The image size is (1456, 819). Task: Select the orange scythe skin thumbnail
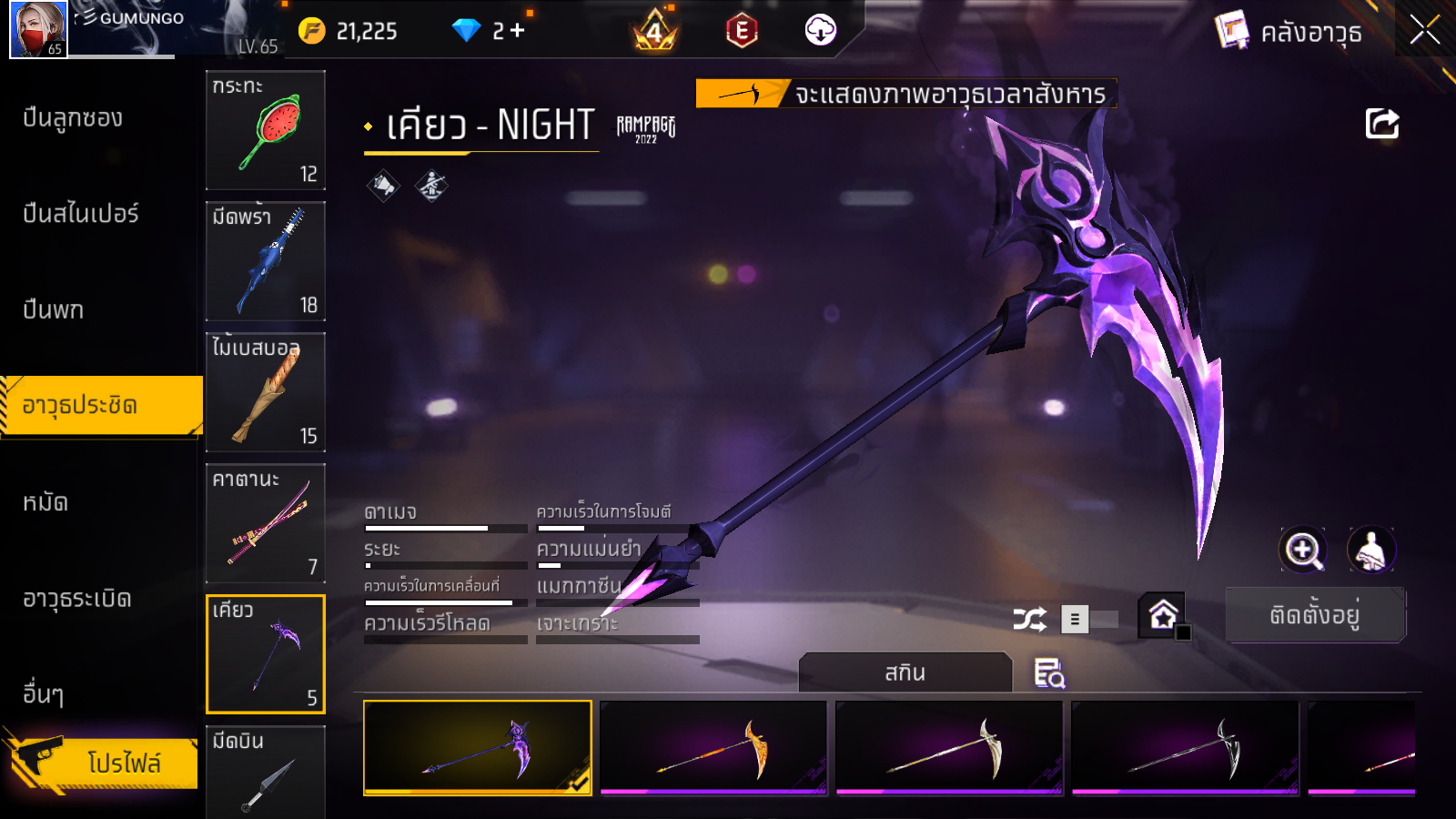tap(713, 747)
